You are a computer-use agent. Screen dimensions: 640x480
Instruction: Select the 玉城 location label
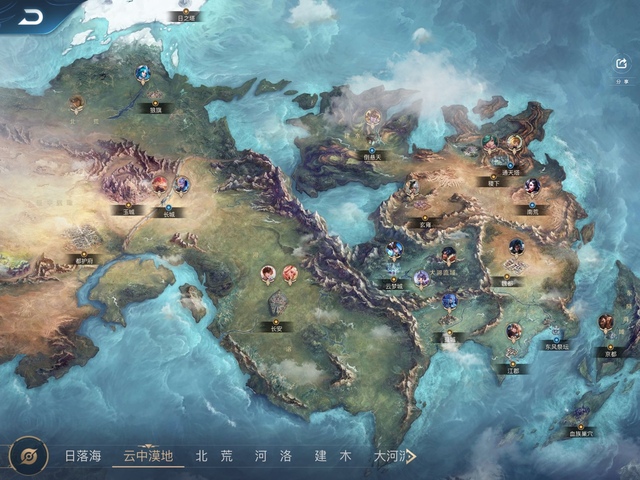coord(125,211)
